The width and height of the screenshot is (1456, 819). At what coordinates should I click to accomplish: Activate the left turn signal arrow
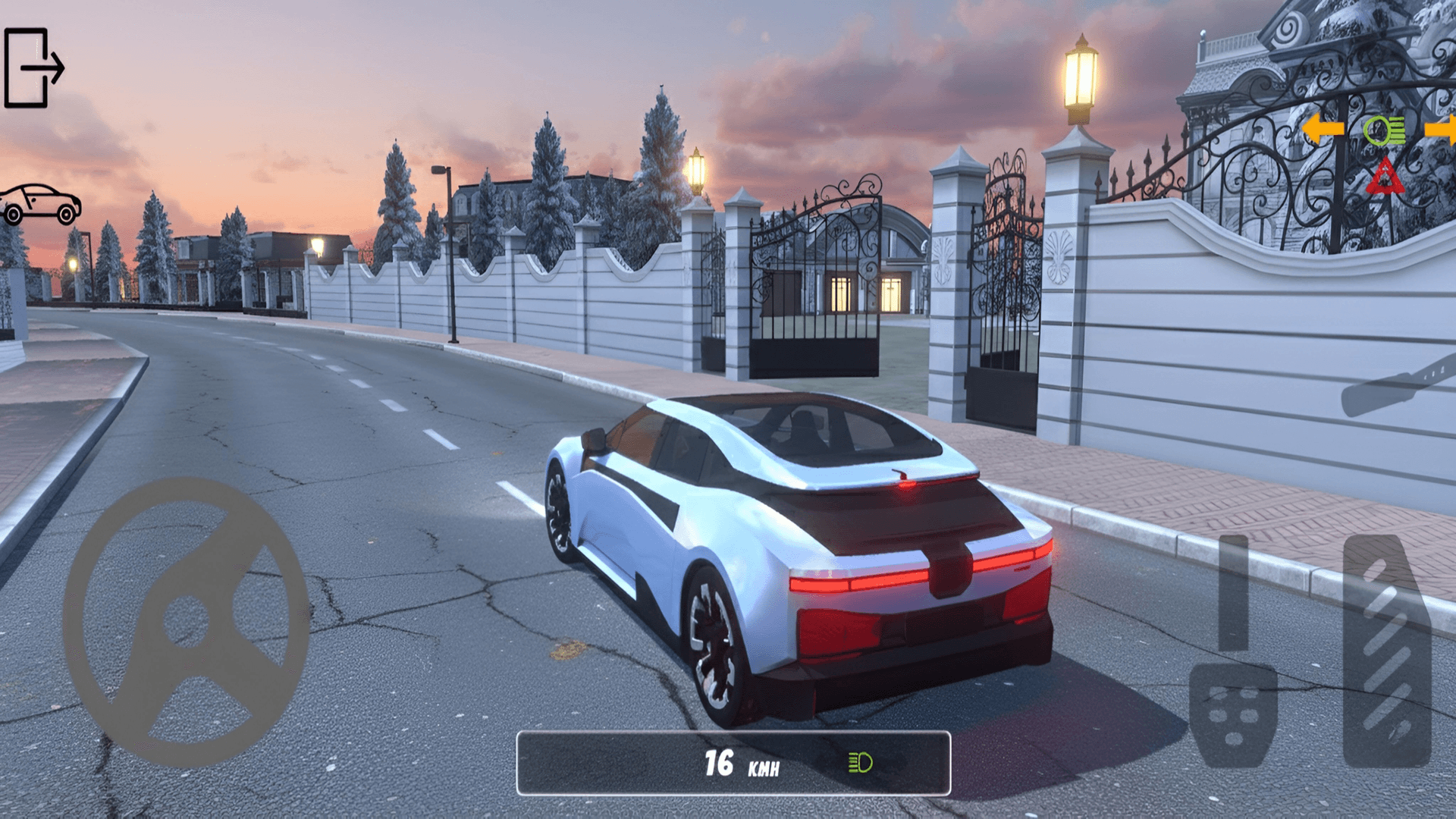(1323, 129)
